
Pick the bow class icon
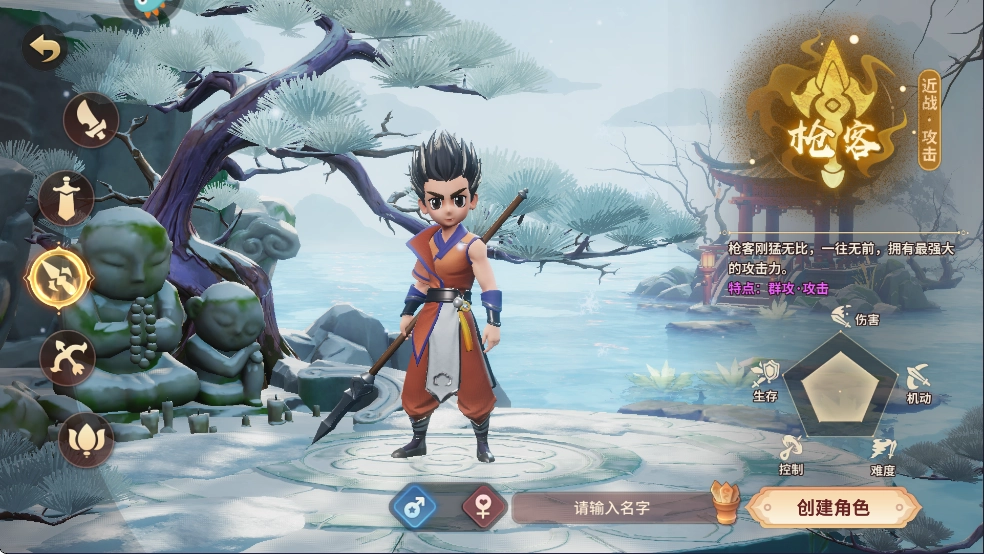(x=67, y=357)
